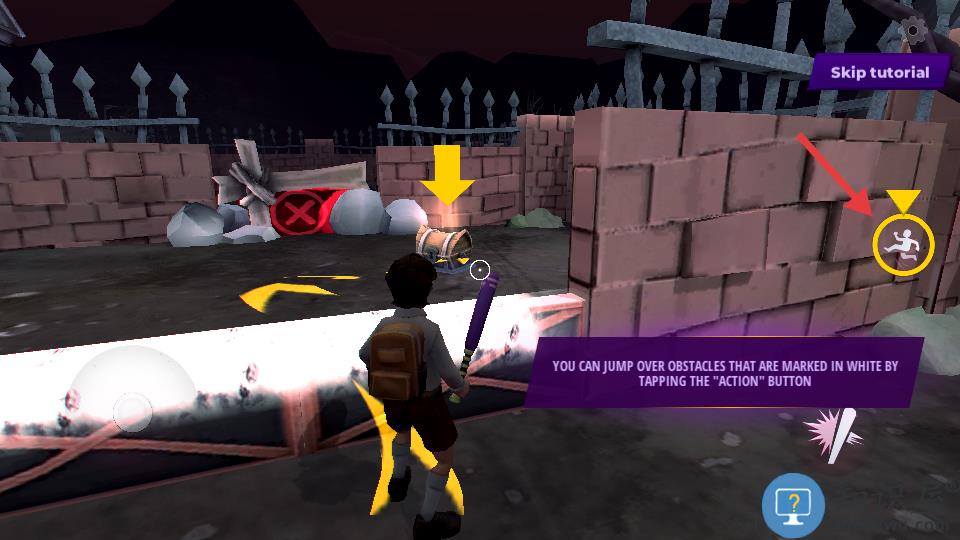Tap the jumping figure action button

click(x=902, y=244)
